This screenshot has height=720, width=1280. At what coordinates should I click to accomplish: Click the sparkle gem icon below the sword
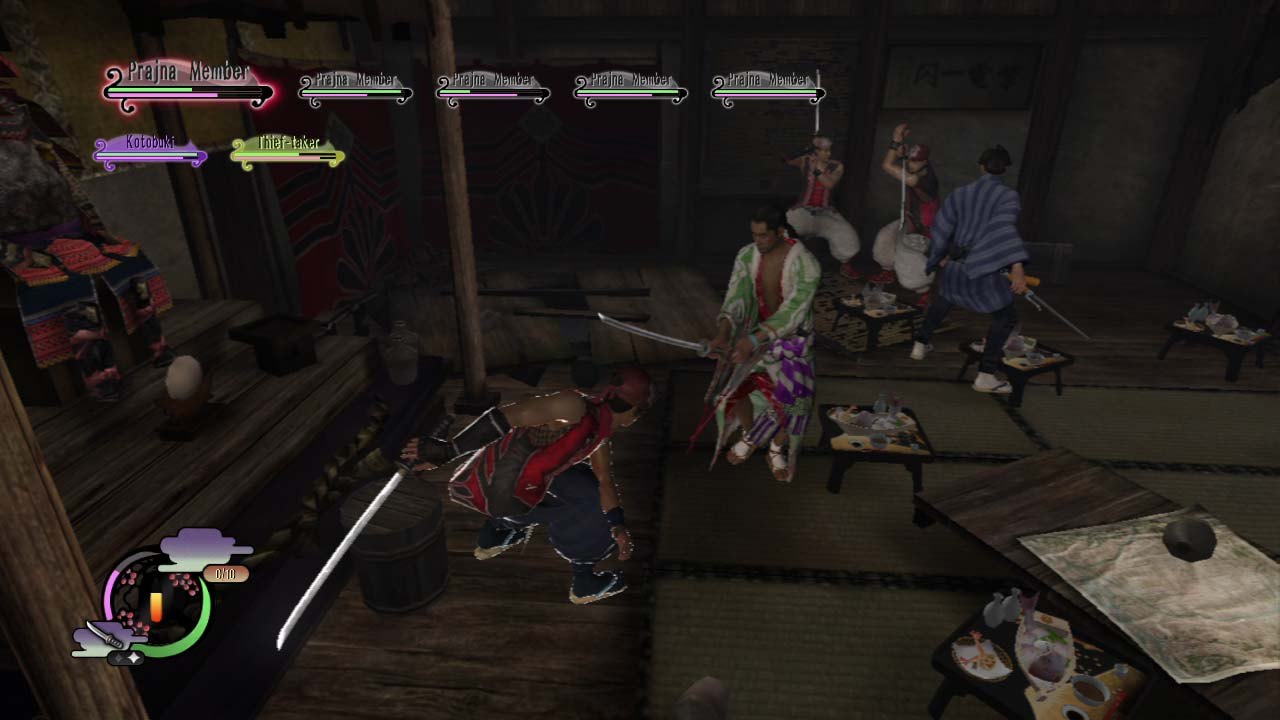[132, 657]
